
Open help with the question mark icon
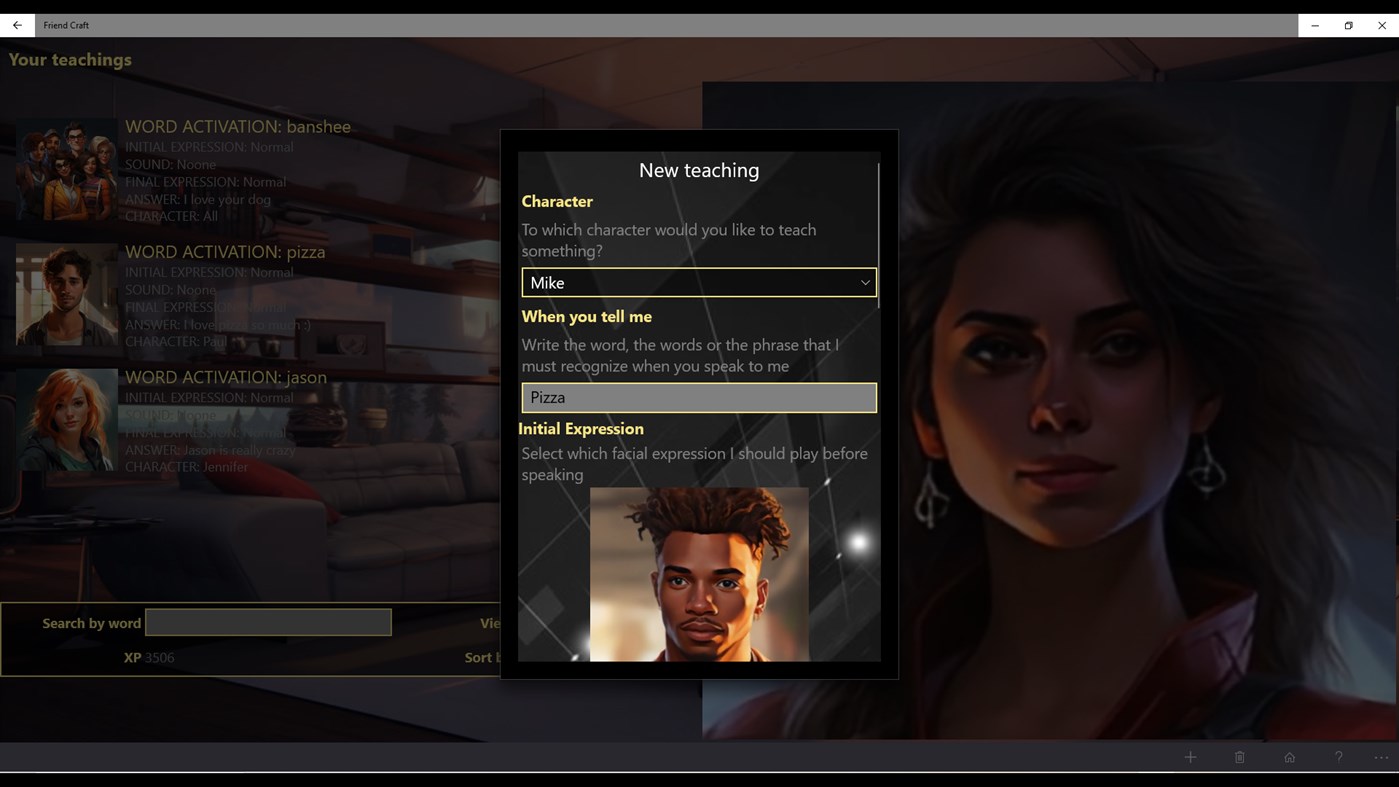tap(1338, 757)
